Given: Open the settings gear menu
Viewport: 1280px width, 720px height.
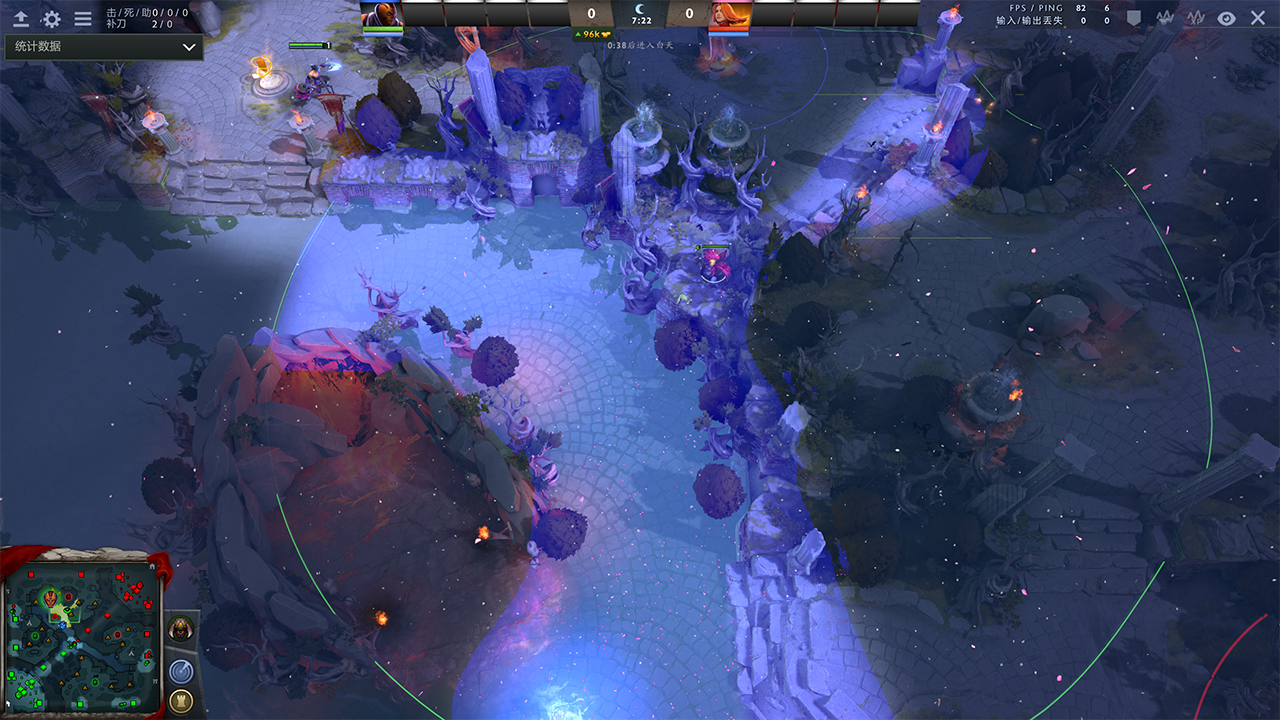Looking at the screenshot, I should tap(51, 18).
